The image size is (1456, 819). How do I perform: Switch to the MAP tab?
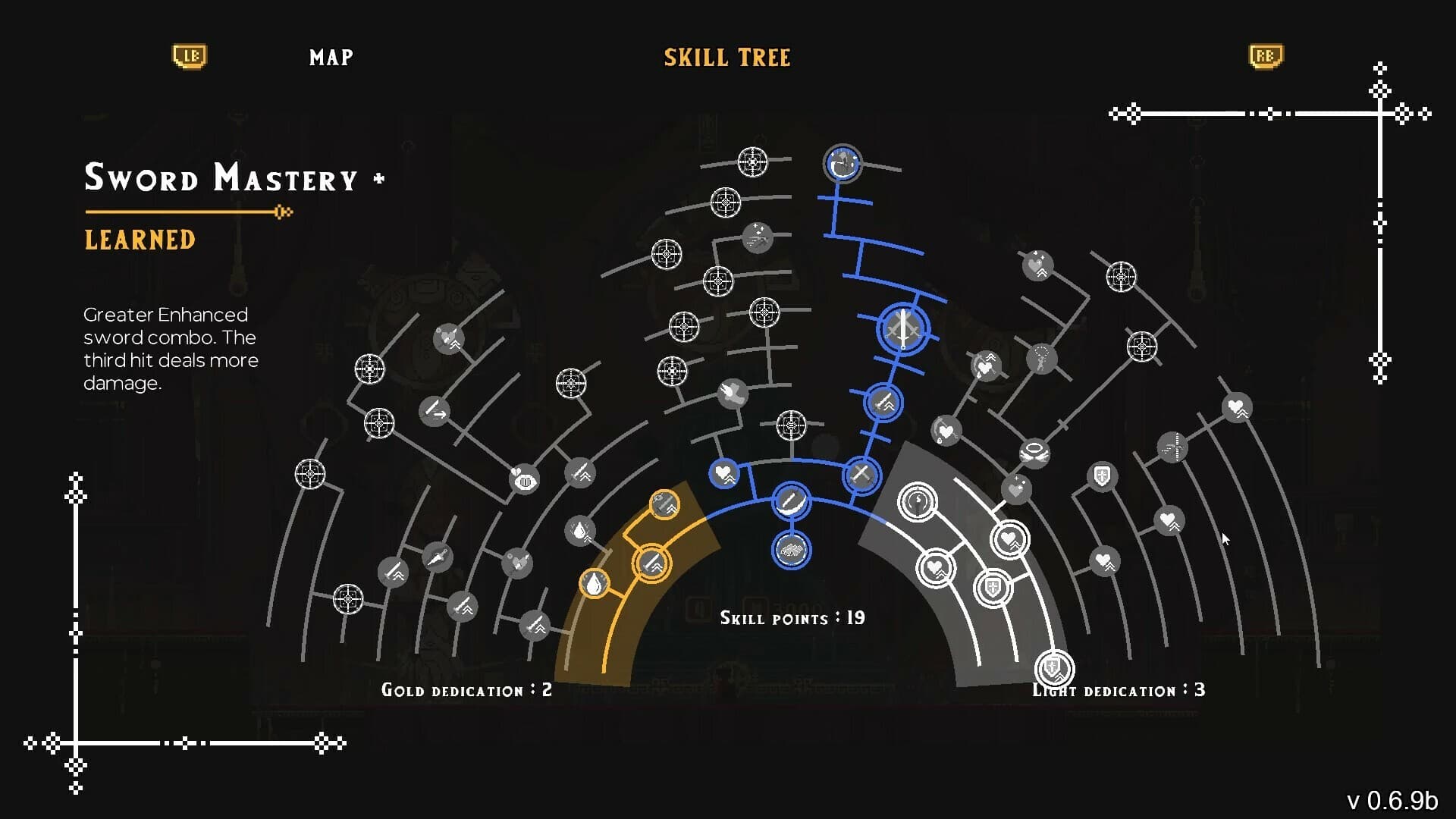pyautogui.click(x=330, y=57)
